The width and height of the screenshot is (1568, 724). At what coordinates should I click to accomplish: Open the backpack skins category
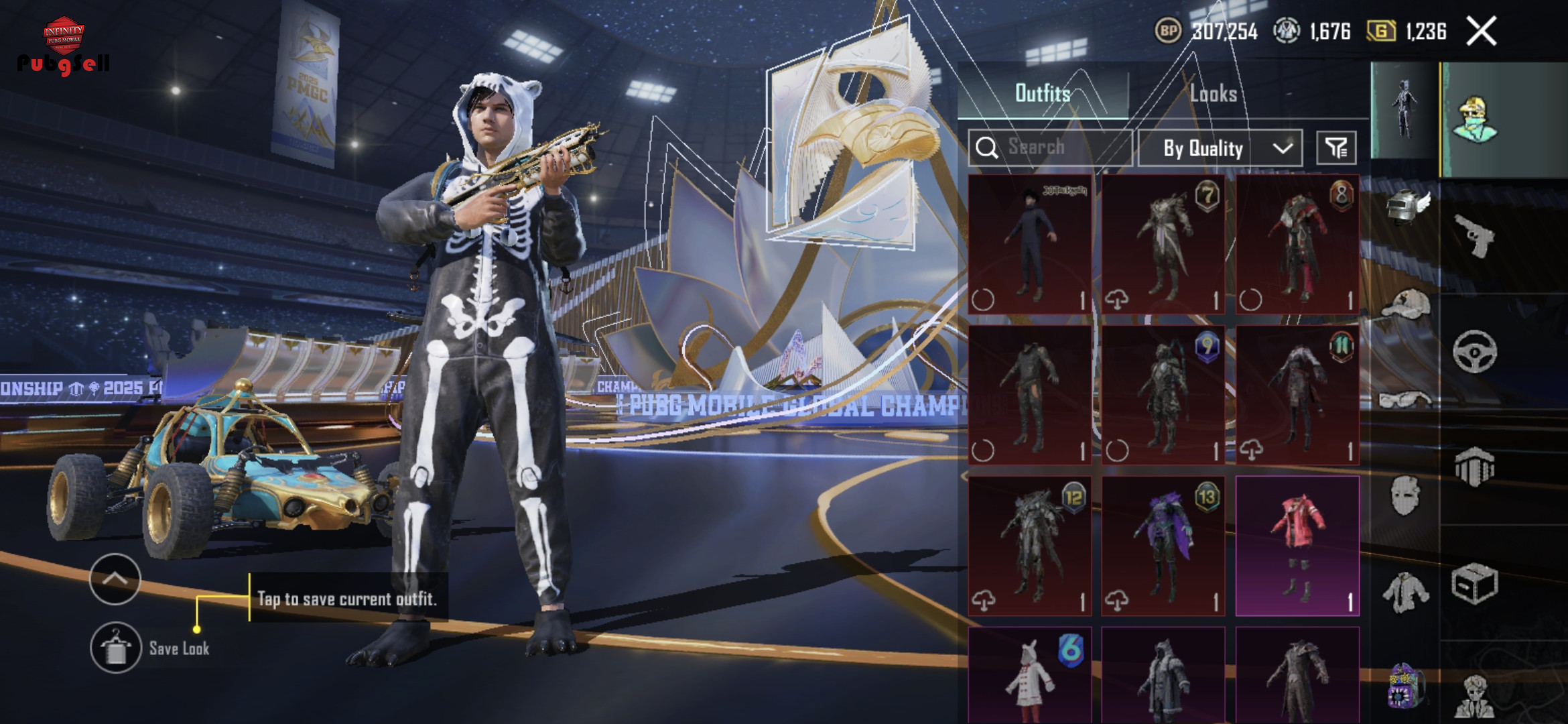[1406, 685]
